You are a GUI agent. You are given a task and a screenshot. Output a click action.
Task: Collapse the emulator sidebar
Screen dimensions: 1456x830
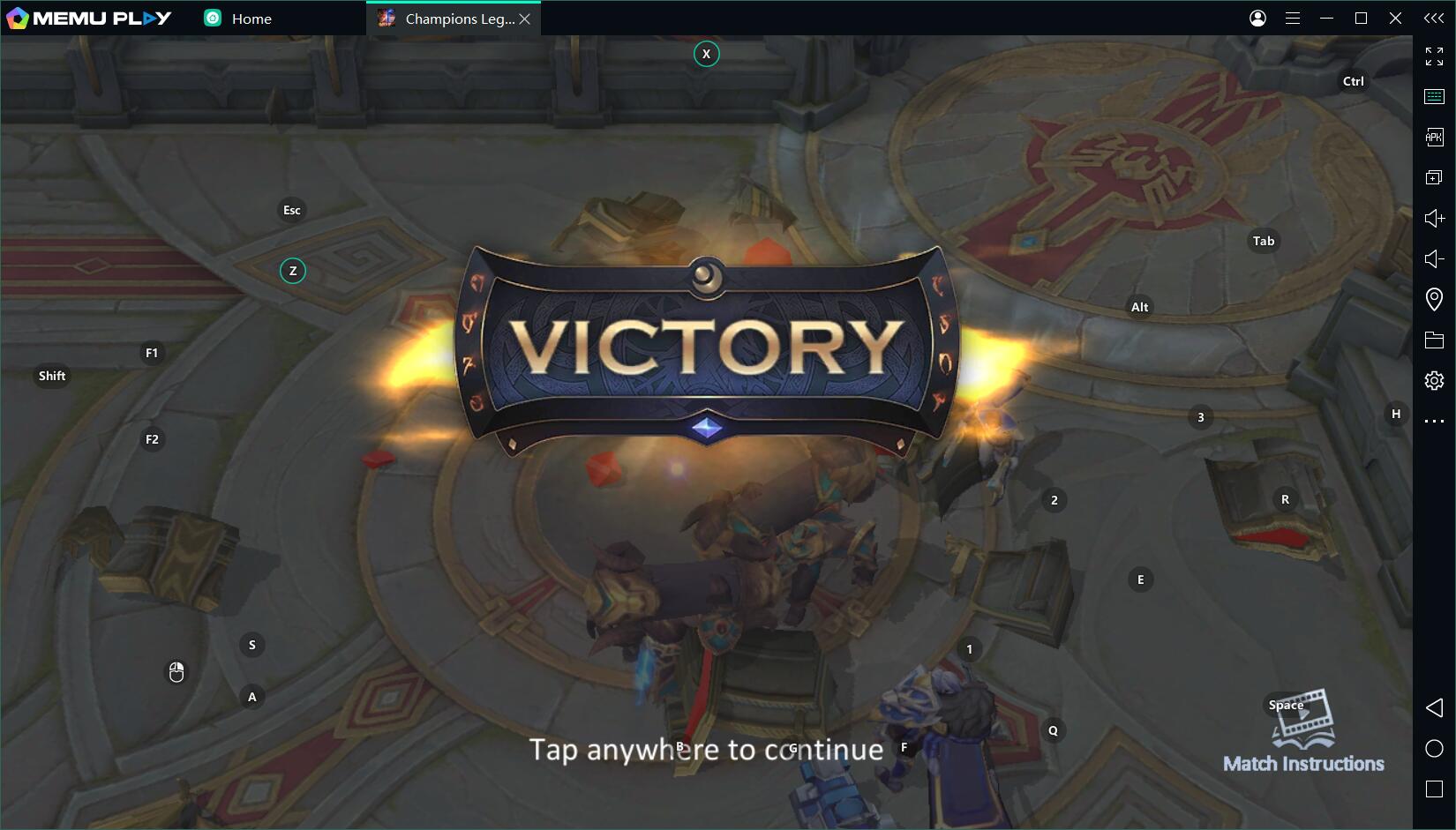[1434, 19]
